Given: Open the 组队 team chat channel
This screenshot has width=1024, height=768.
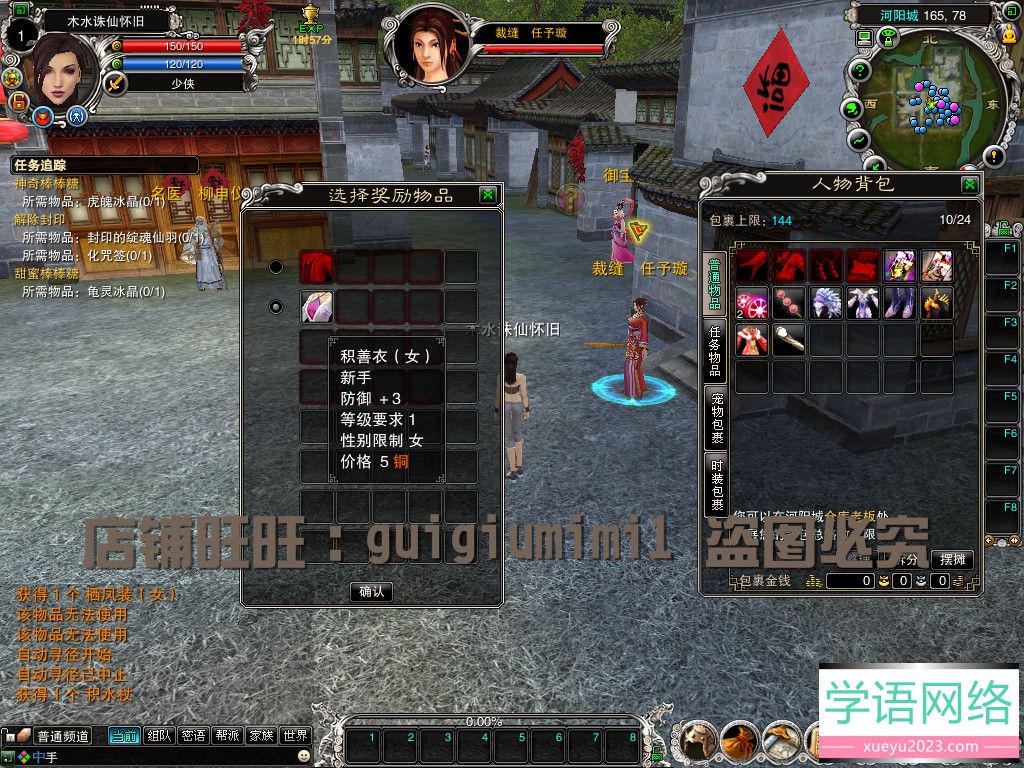Looking at the screenshot, I should (159, 736).
